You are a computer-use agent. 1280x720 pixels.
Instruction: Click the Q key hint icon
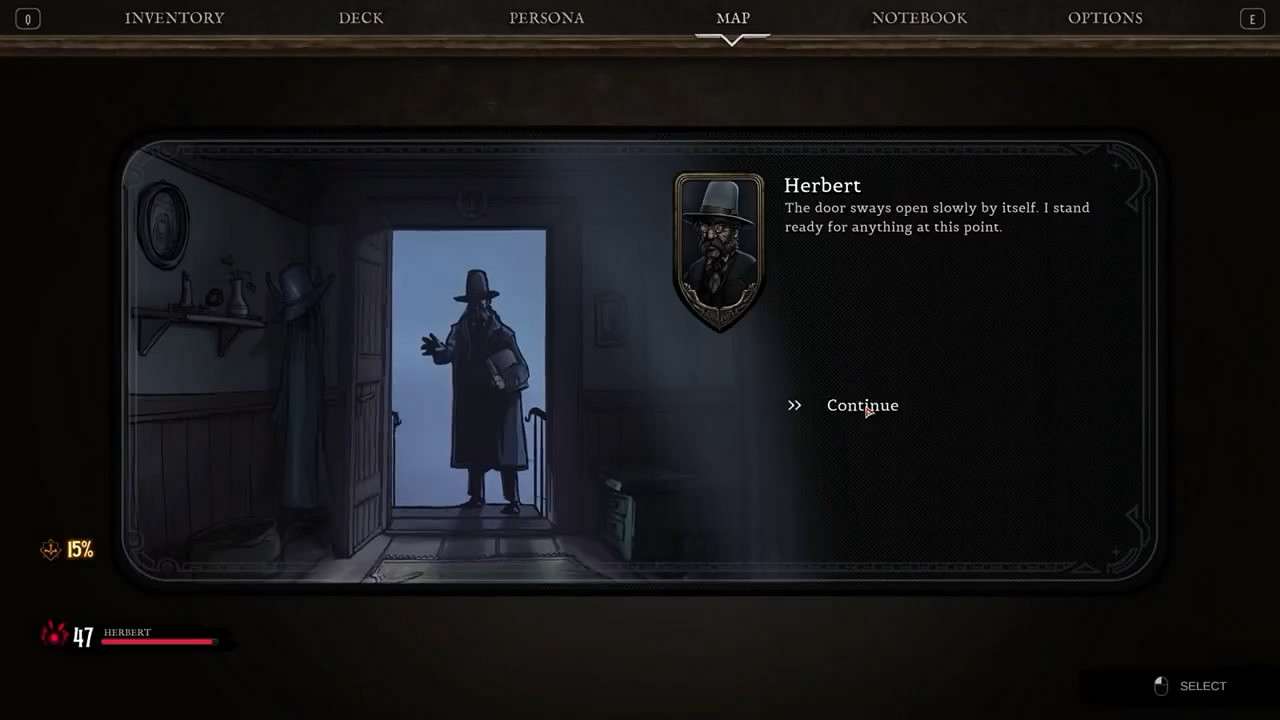click(x=27, y=18)
